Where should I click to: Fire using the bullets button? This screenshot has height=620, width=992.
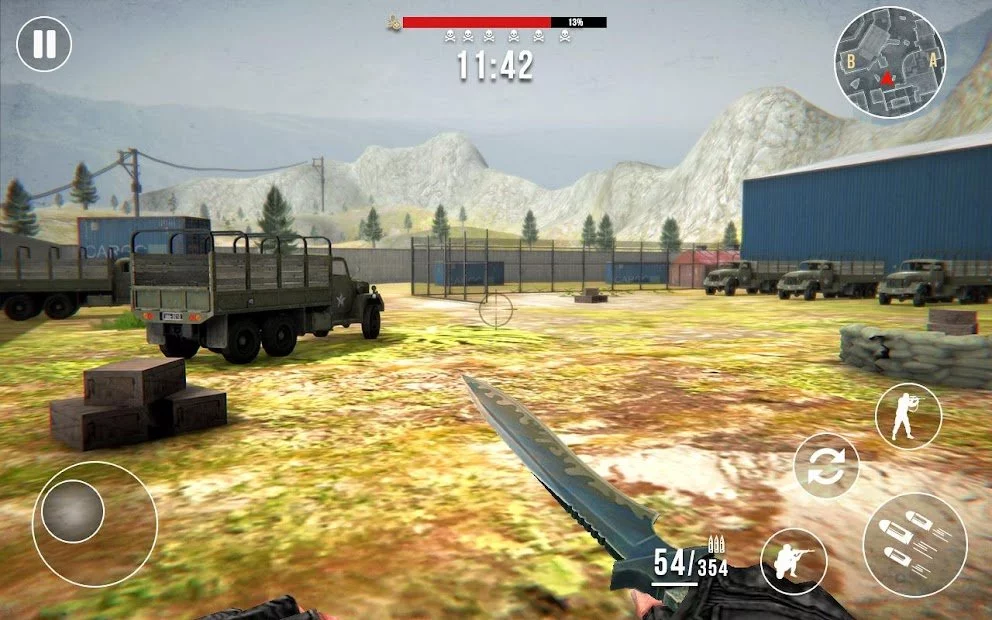click(914, 545)
